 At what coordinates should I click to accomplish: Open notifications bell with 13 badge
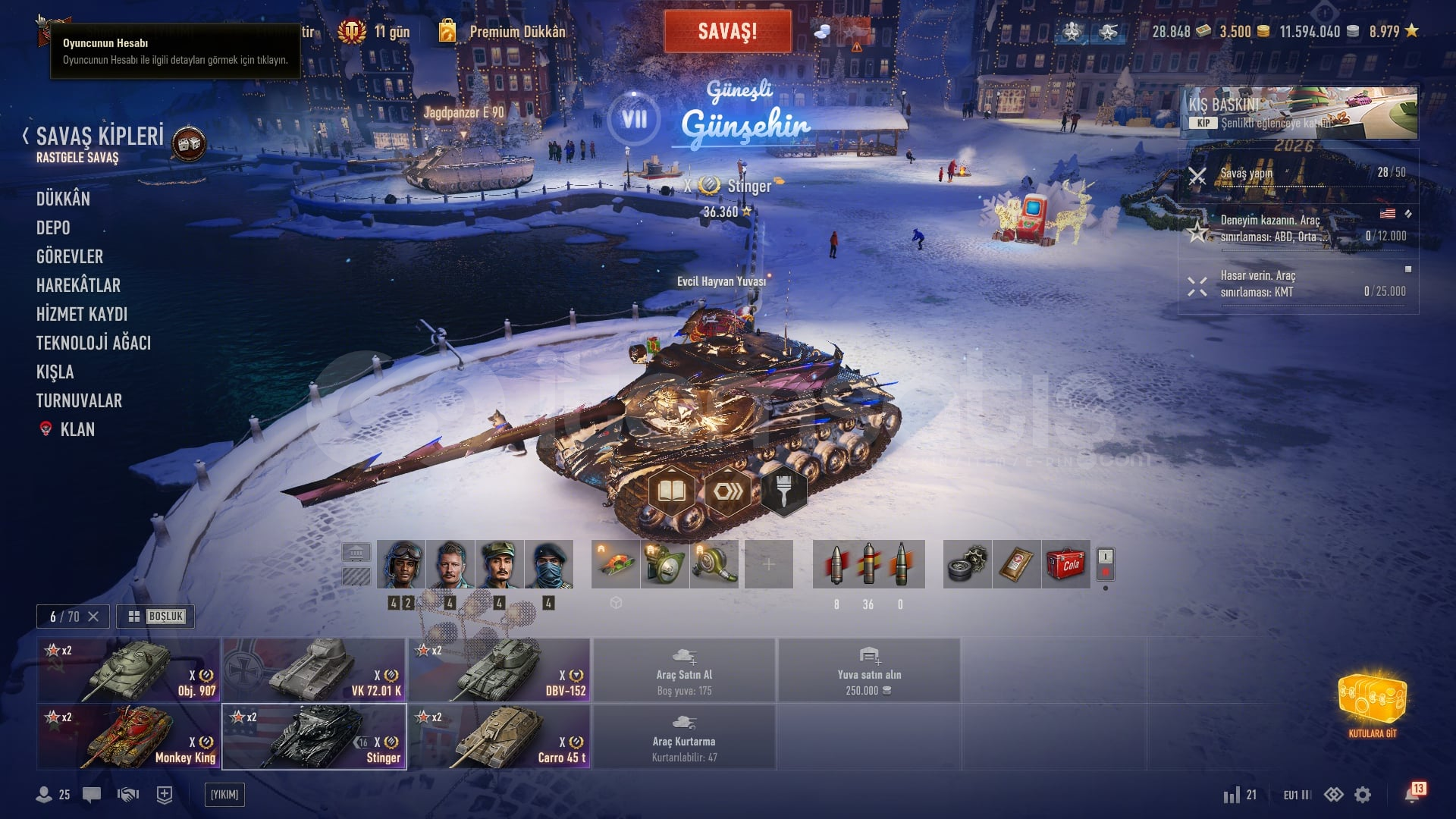tap(1413, 794)
